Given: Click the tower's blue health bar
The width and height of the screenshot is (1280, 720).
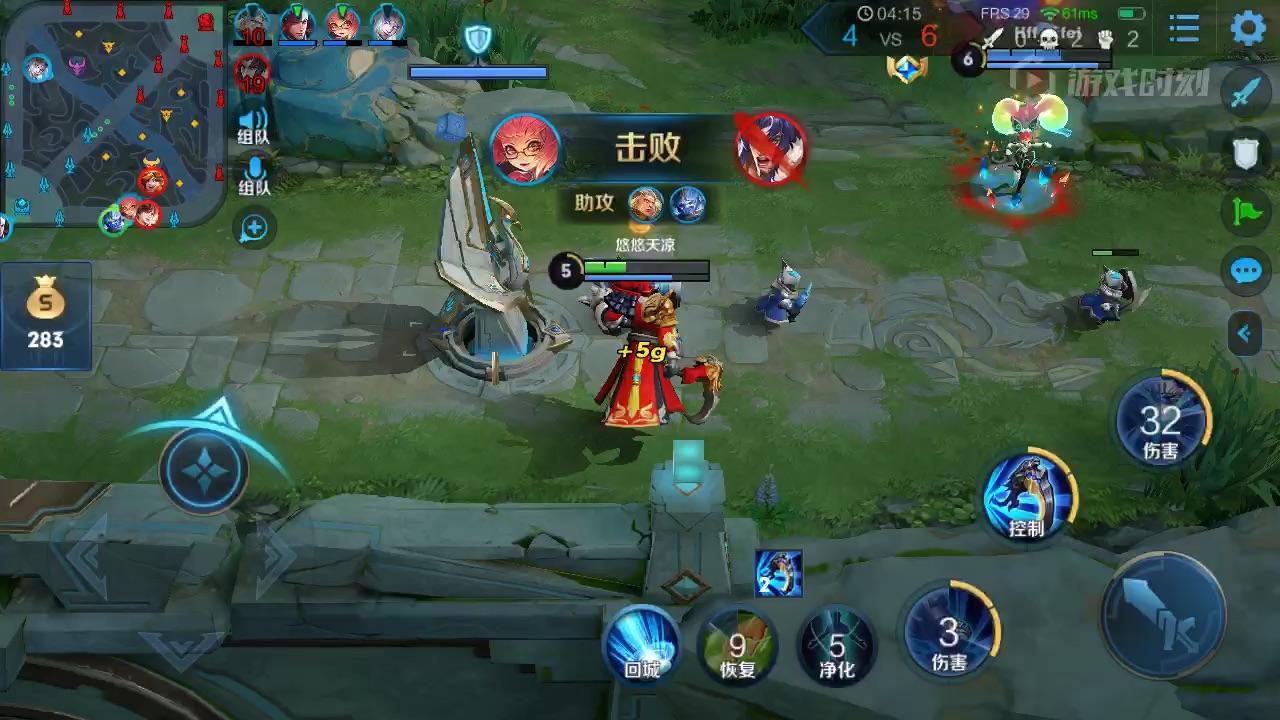Looking at the screenshot, I should (479, 71).
